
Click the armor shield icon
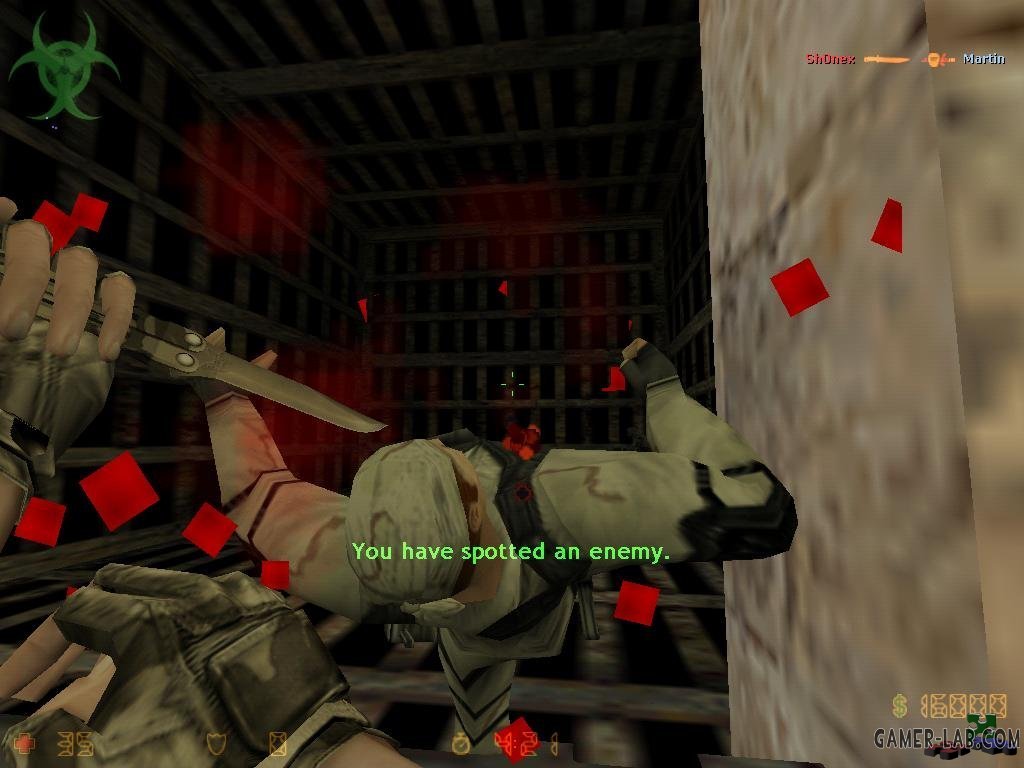click(213, 743)
